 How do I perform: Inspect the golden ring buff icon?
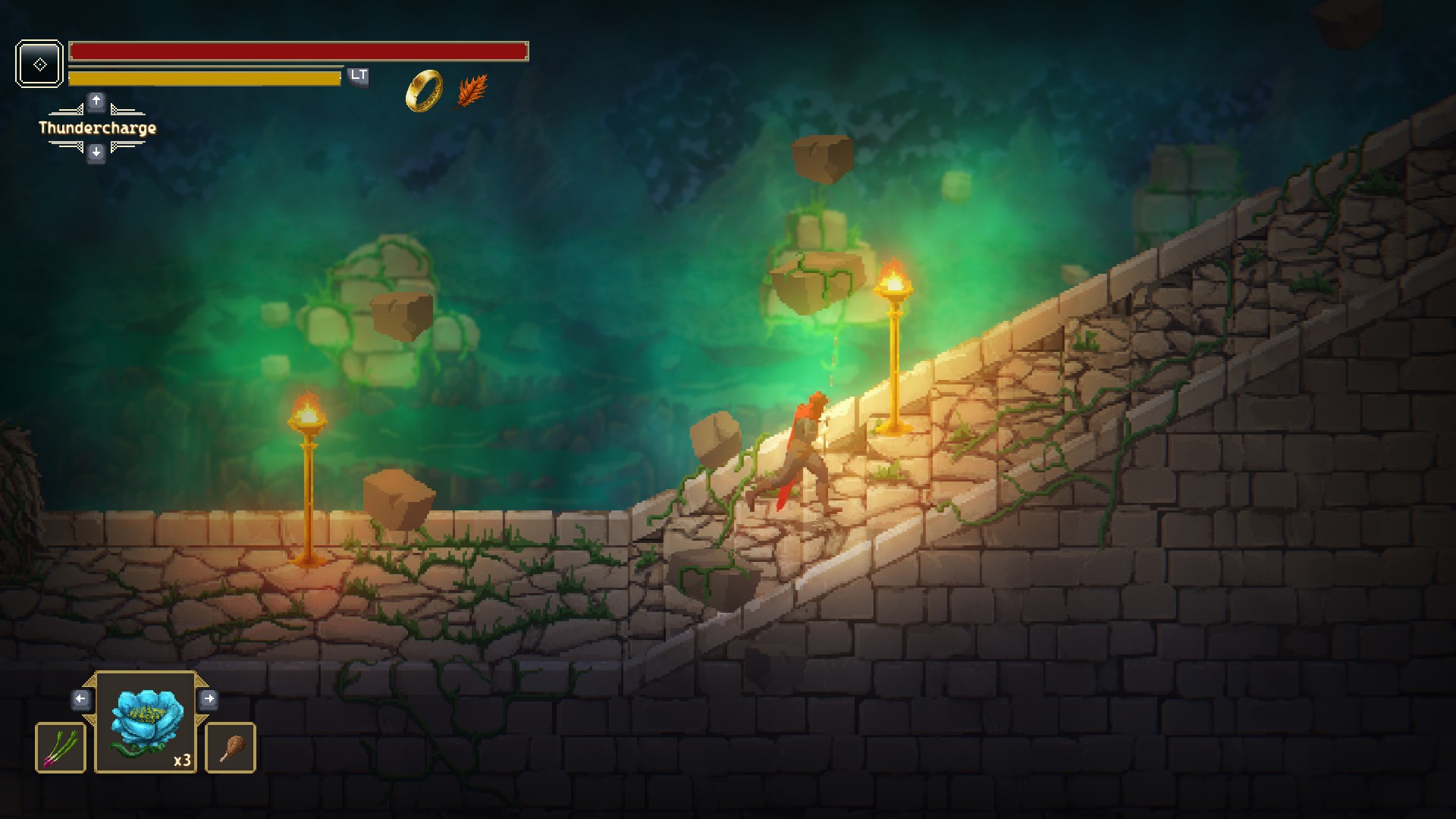[x=424, y=91]
